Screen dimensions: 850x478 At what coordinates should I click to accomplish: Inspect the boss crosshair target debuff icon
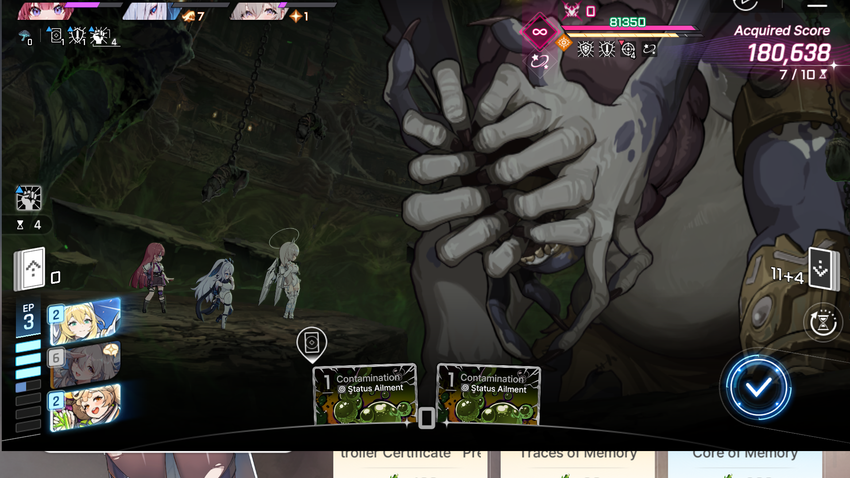point(628,48)
